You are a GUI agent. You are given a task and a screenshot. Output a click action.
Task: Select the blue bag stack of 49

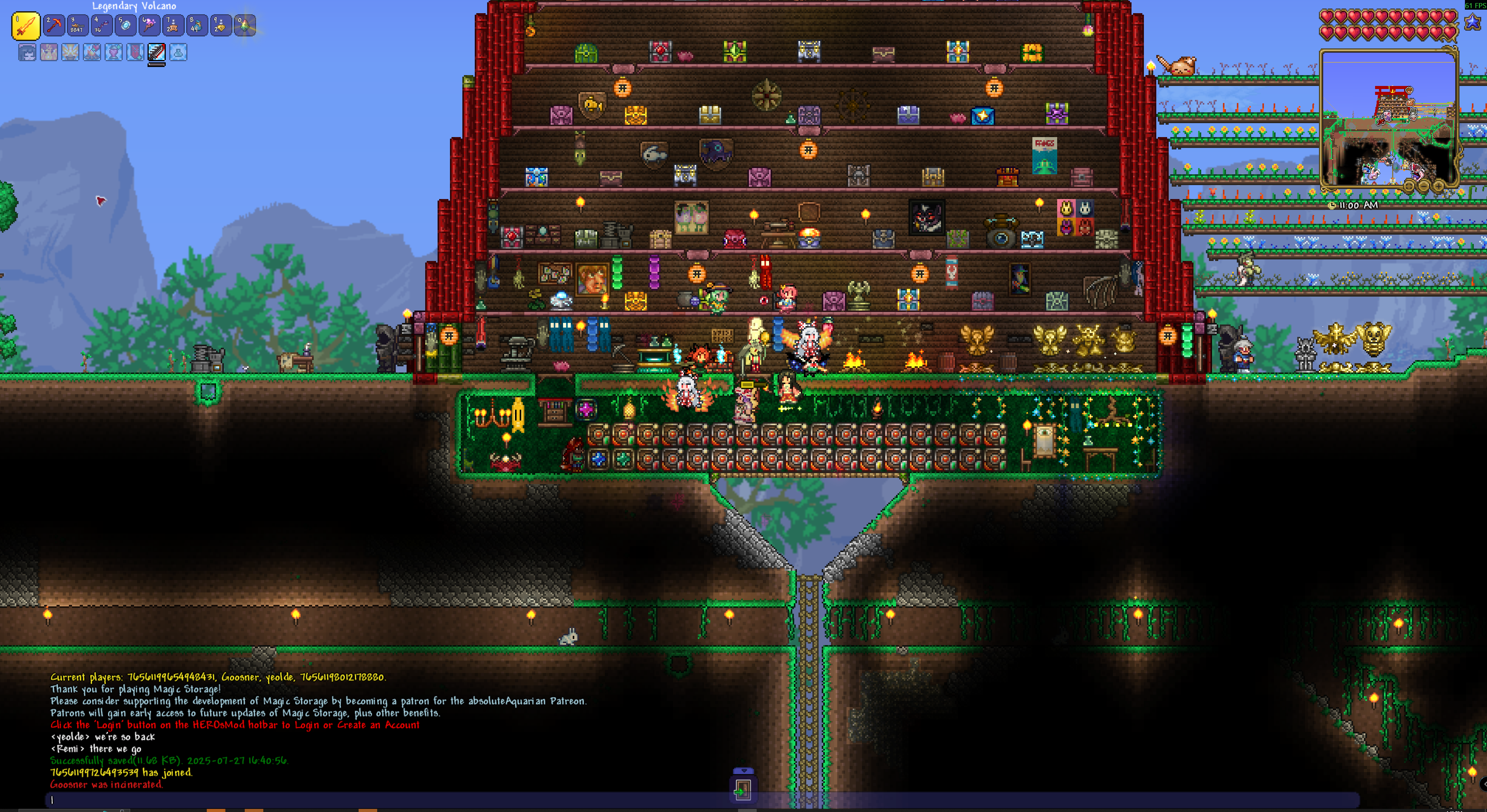click(197, 26)
